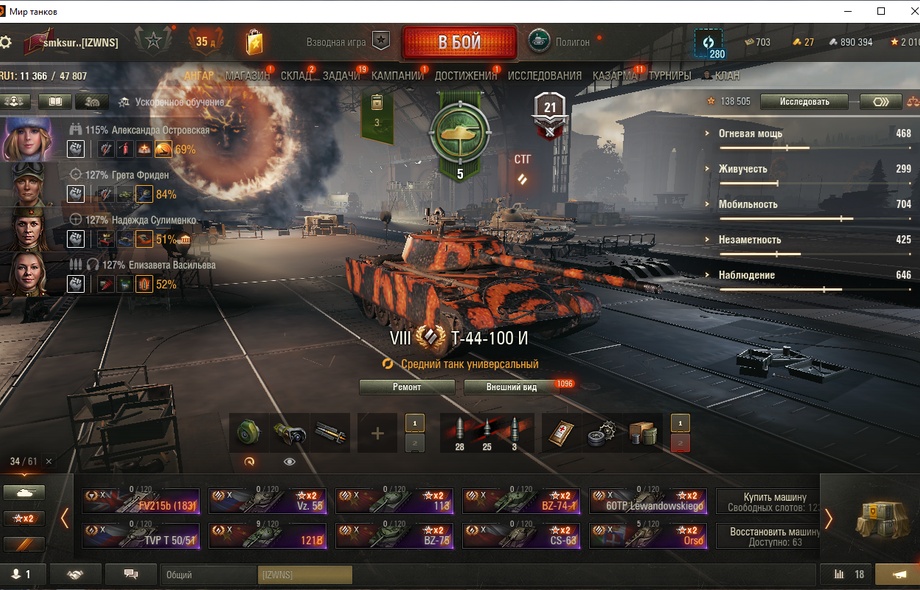
Task: Open the КАЗАРМА tab
Action: click(615, 75)
